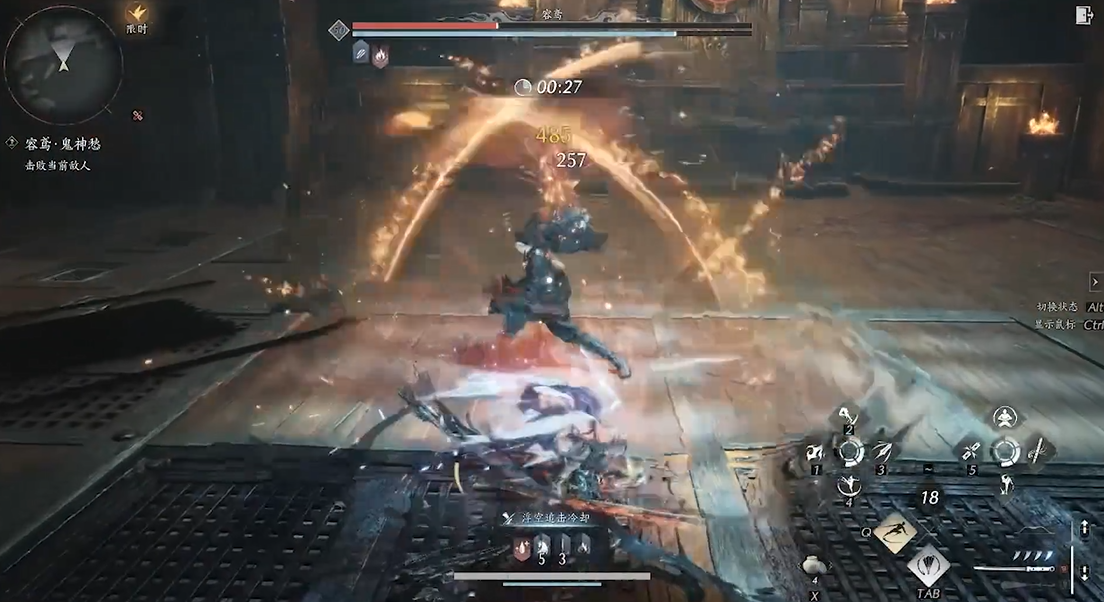The width and height of the screenshot is (1104, 602).
Task: Inspect the enemy's flame debuff icon
Action: pyautogui.click(x=380, y=54)
